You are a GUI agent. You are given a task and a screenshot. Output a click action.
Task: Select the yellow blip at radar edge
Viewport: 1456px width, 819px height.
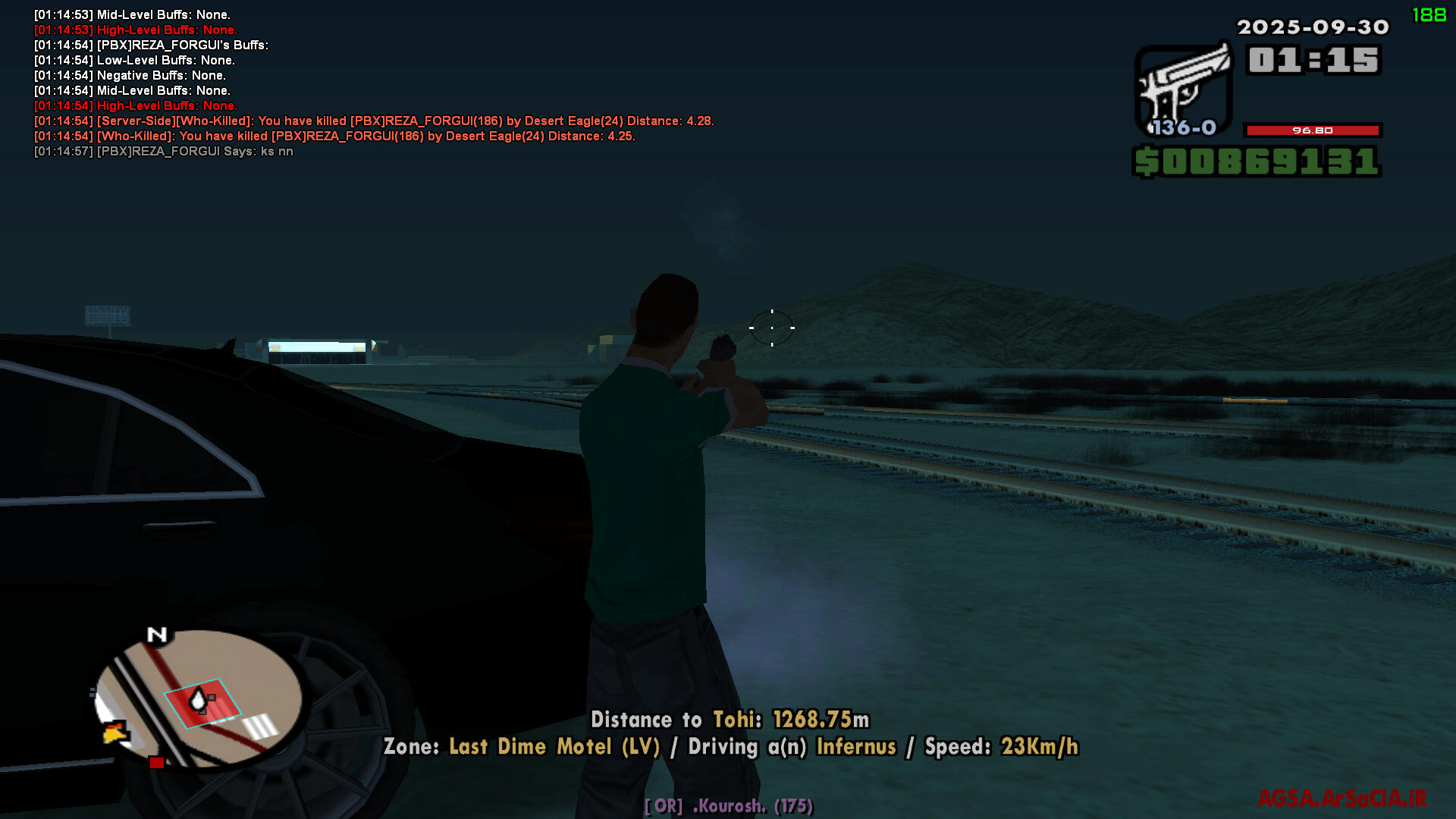(115, 733)
